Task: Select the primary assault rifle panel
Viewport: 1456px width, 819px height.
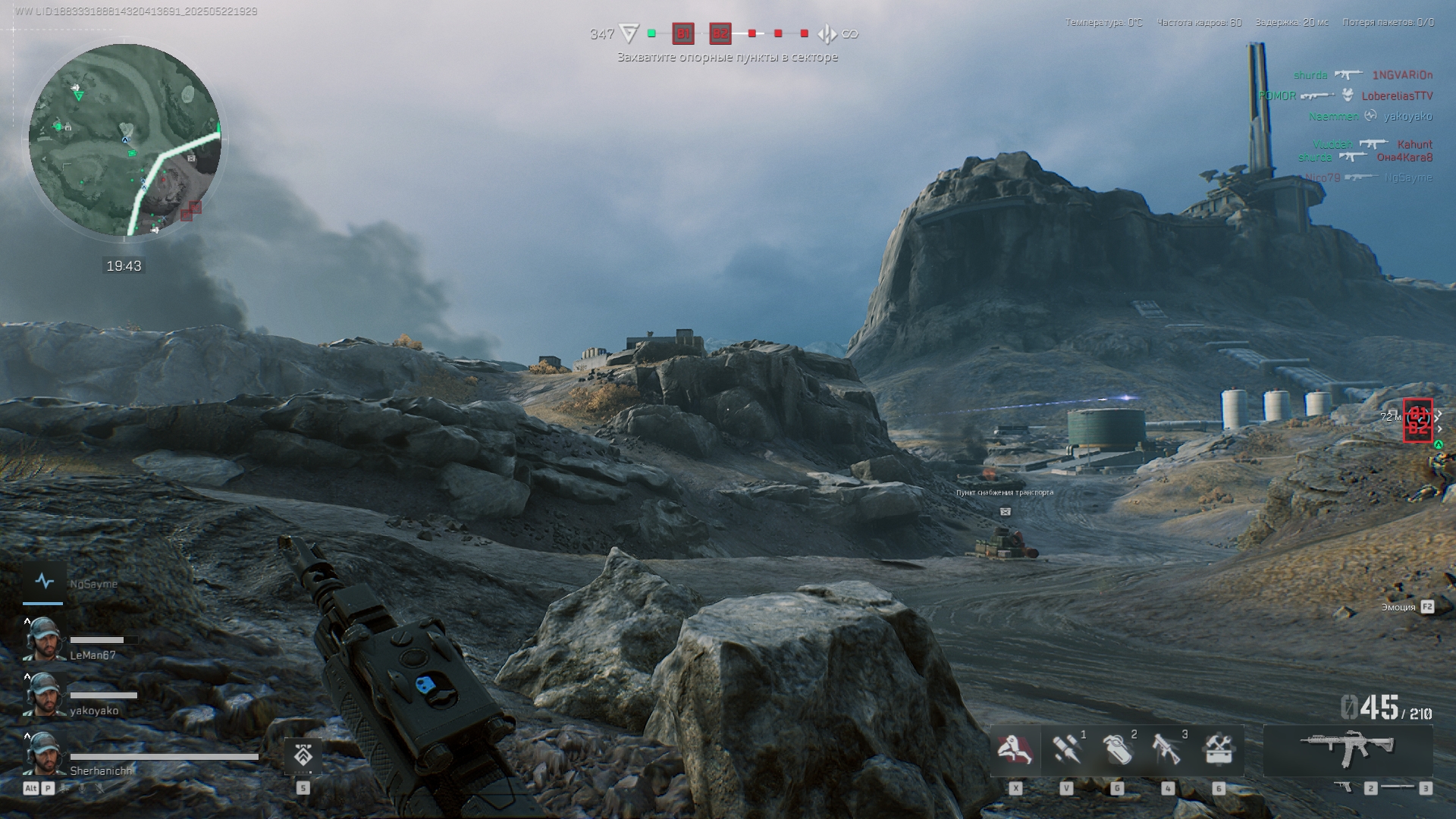Action: coord(1348,748)
